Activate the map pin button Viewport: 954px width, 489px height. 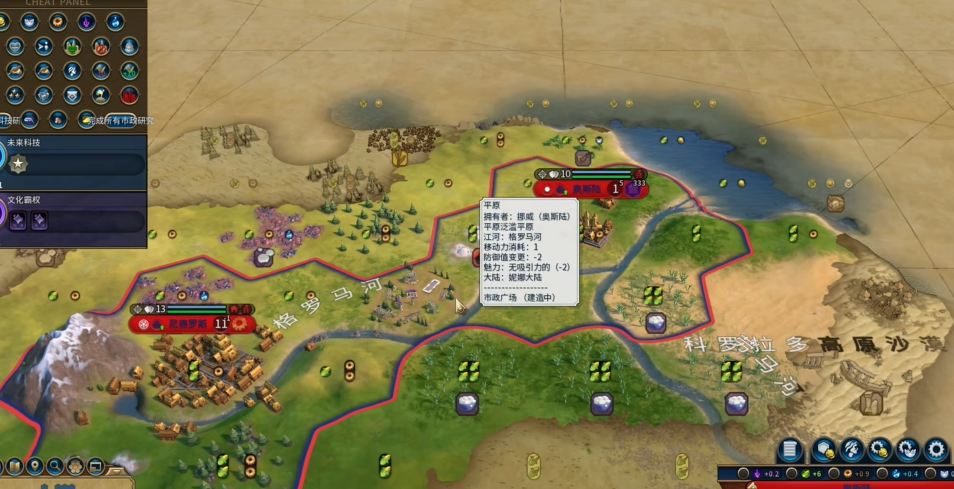pos(35,466)
